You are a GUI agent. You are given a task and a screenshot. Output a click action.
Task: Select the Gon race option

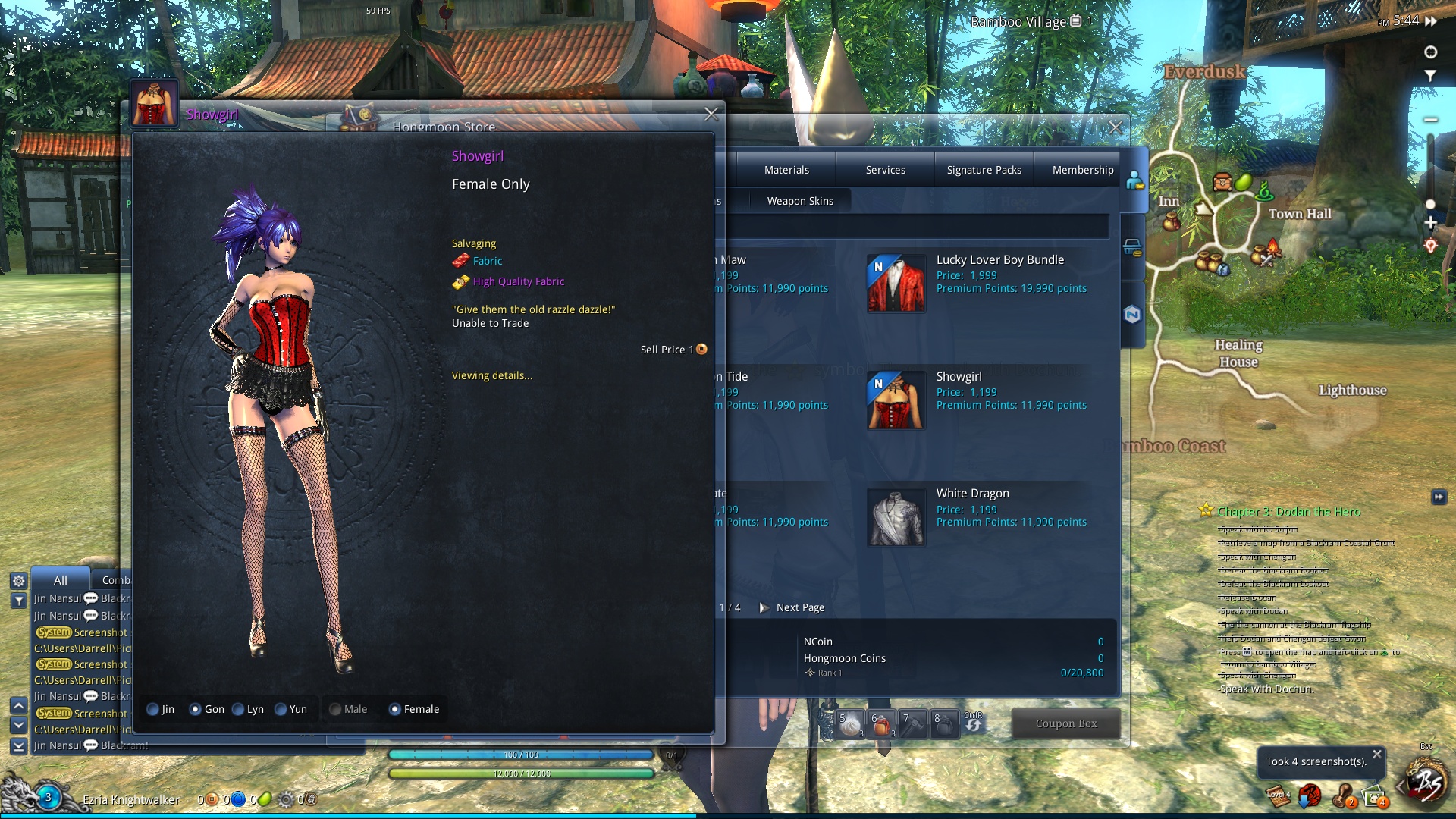(196, 710)
